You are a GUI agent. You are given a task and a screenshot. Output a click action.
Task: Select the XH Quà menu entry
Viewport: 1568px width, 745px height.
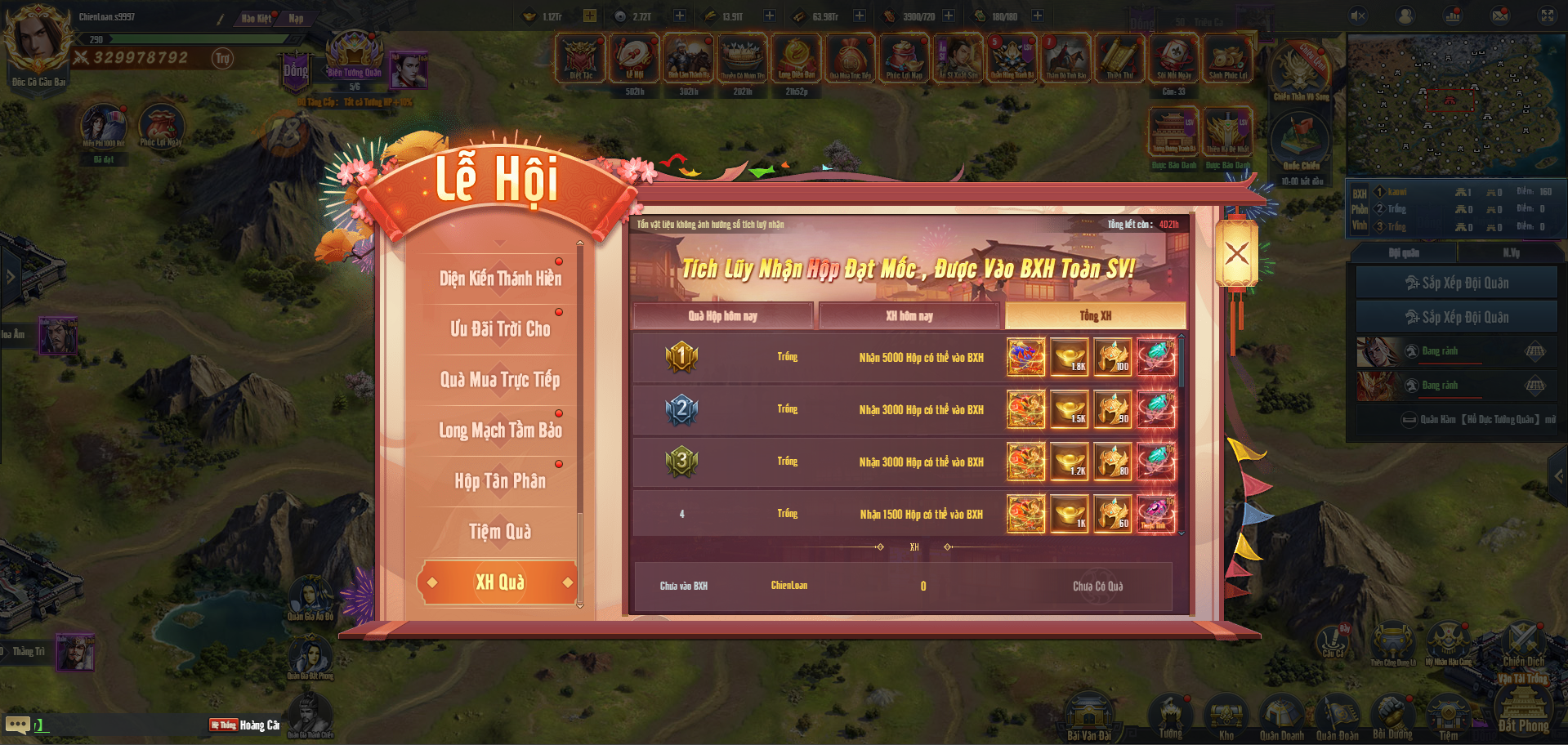click(x=500, y=582)
